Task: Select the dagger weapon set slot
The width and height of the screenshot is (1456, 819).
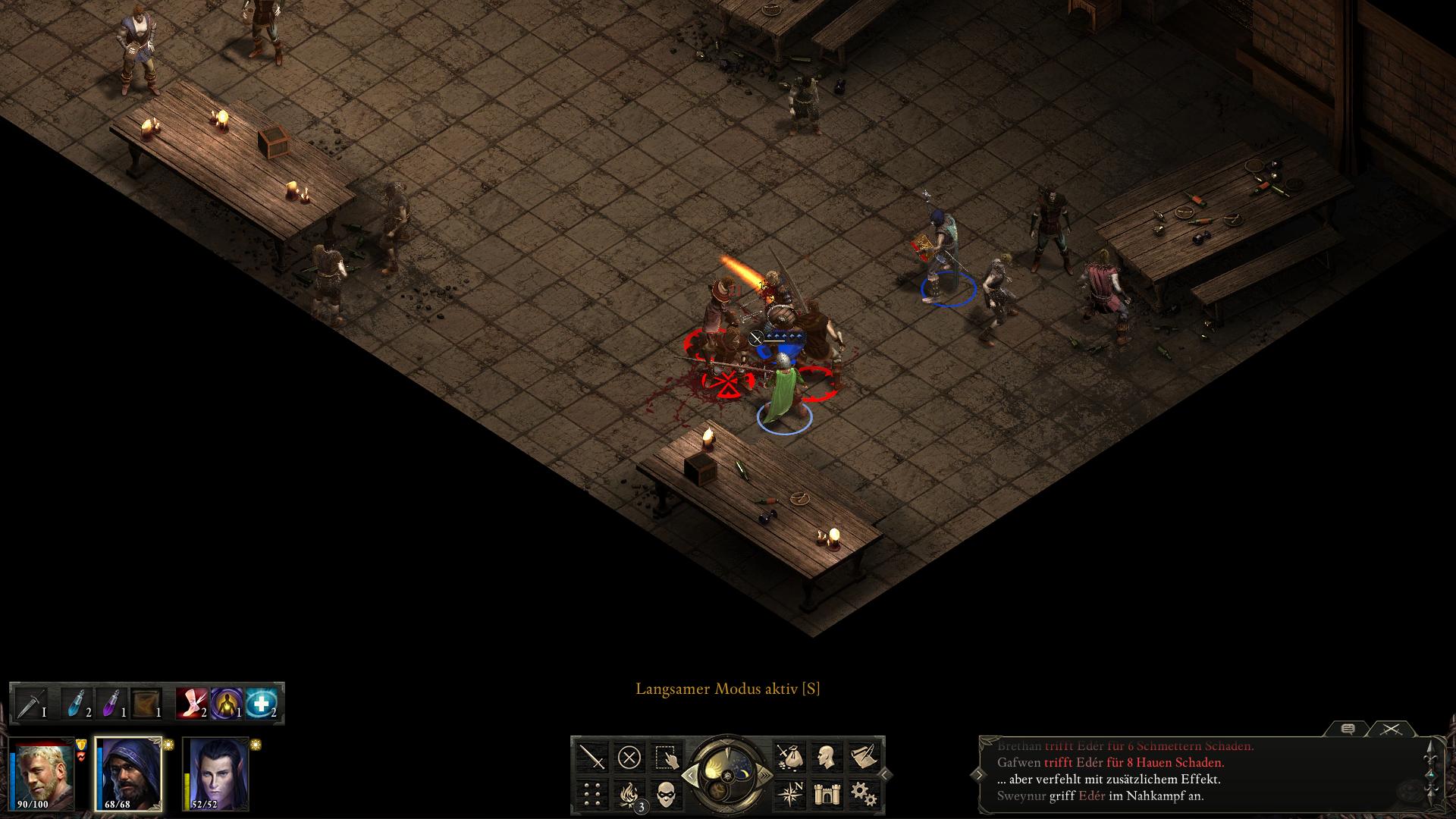Action: [x=31, y=704]
